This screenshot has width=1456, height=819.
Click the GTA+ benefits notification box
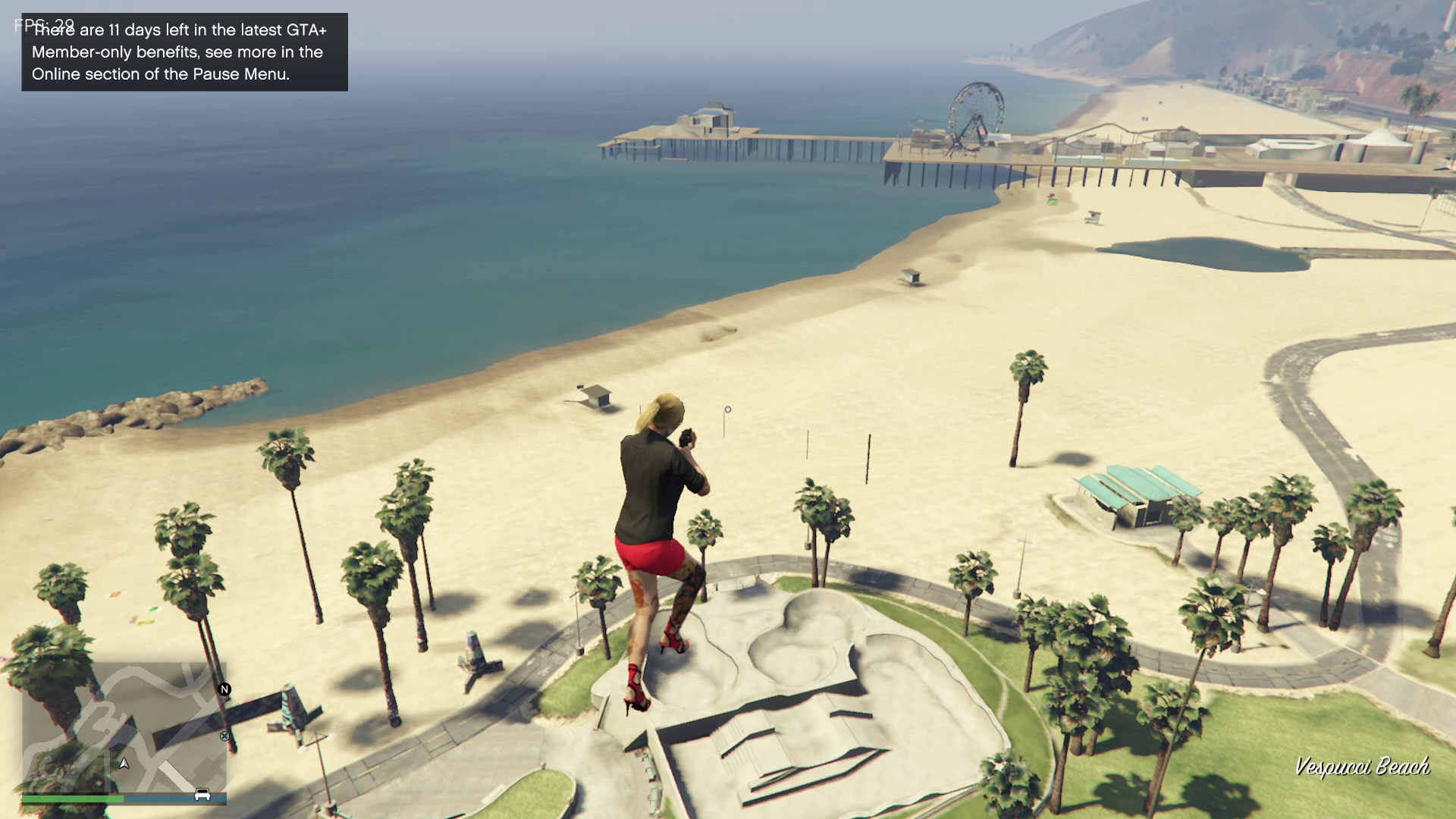coord(184,52)
